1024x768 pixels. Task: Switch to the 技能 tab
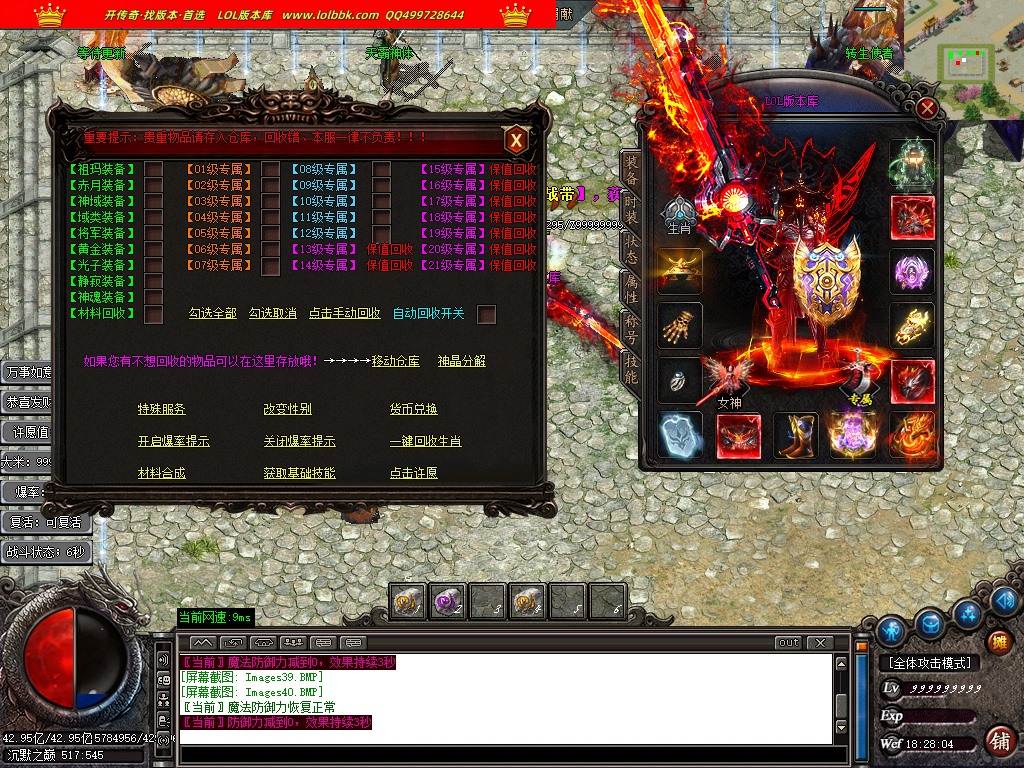point(631,369)
